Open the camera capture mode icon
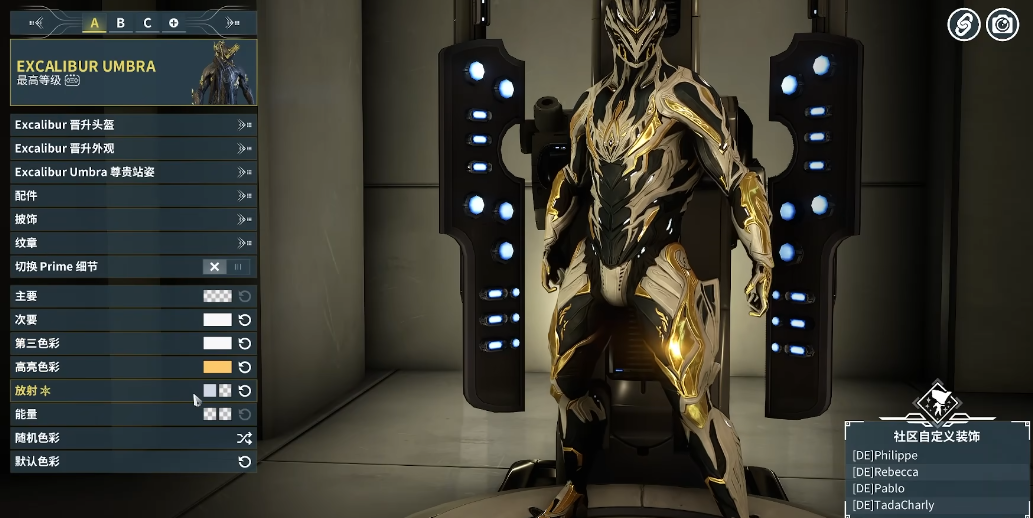This screenshot has width=1033, height=518. point(1002,25)
